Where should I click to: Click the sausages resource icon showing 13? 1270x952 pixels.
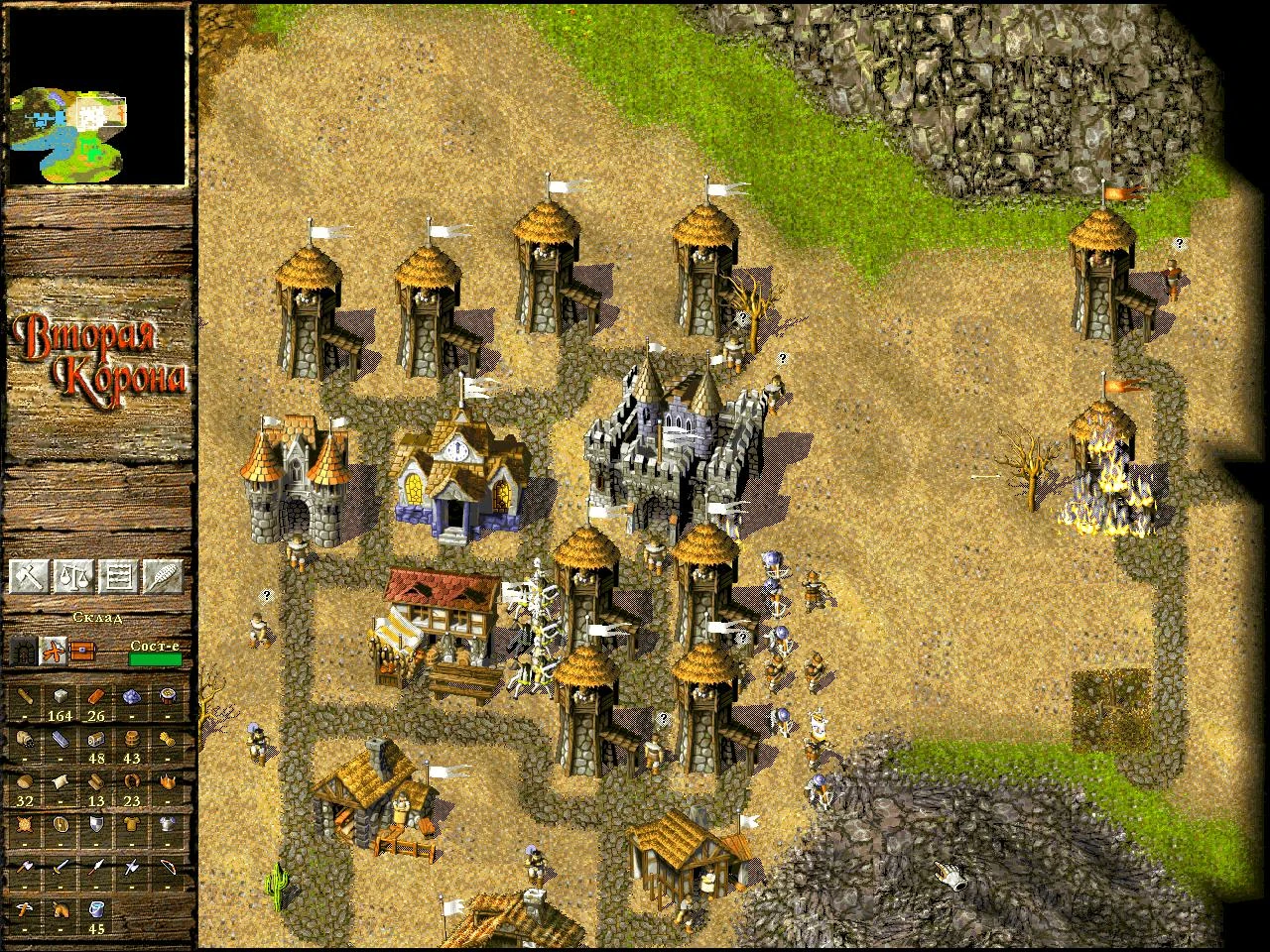tap(95, 782)
